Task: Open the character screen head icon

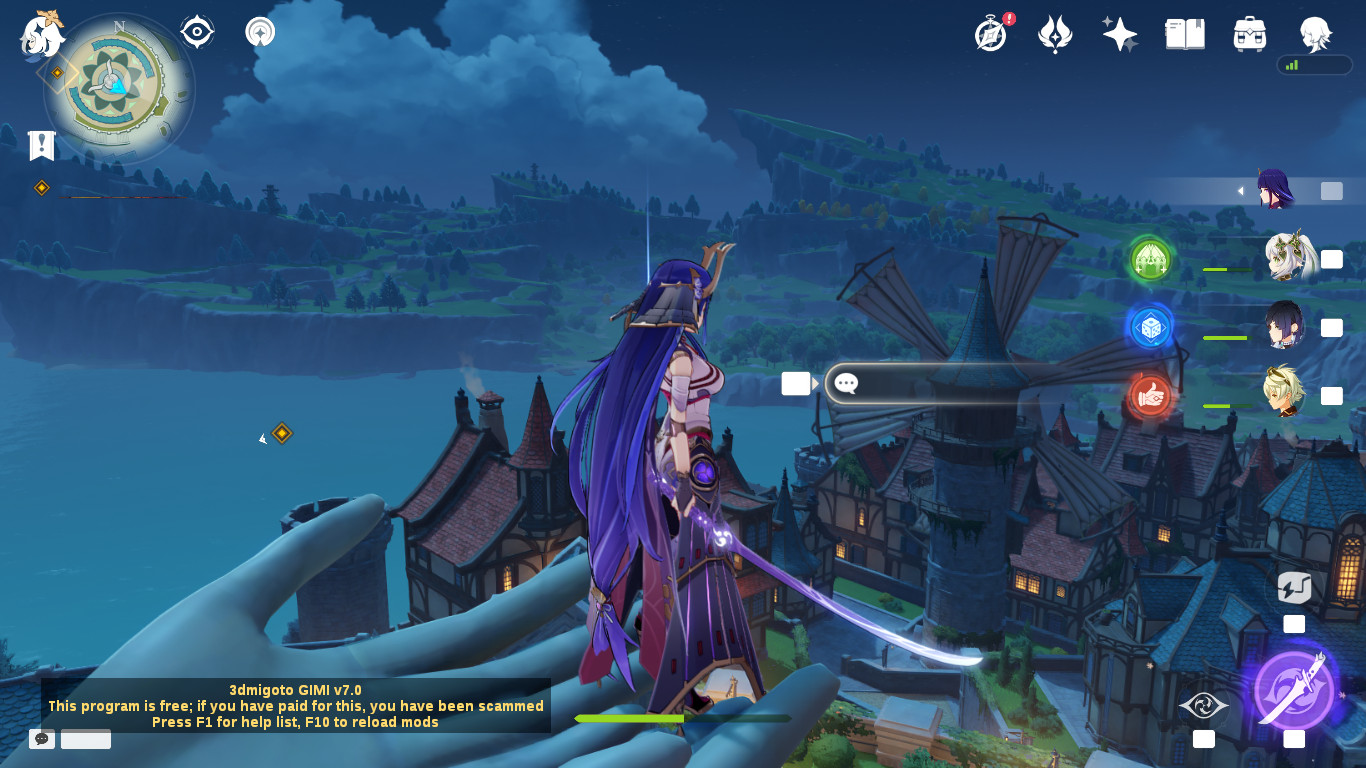Action: tap(1315, 34)
